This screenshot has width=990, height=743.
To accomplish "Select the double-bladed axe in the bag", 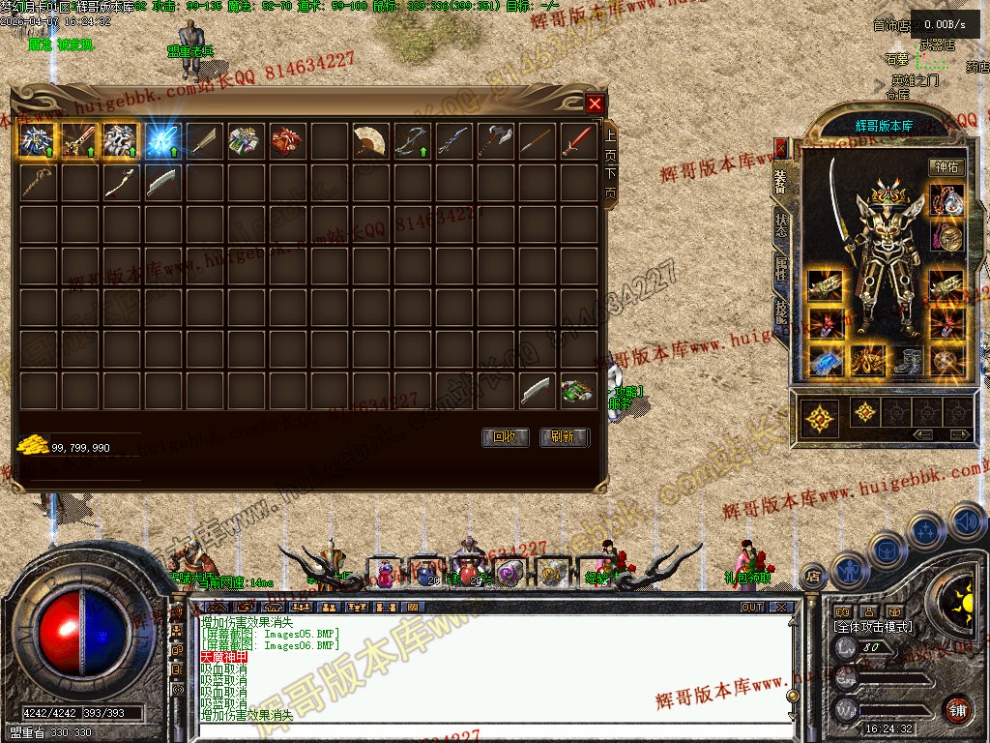I will coord(495,141).
